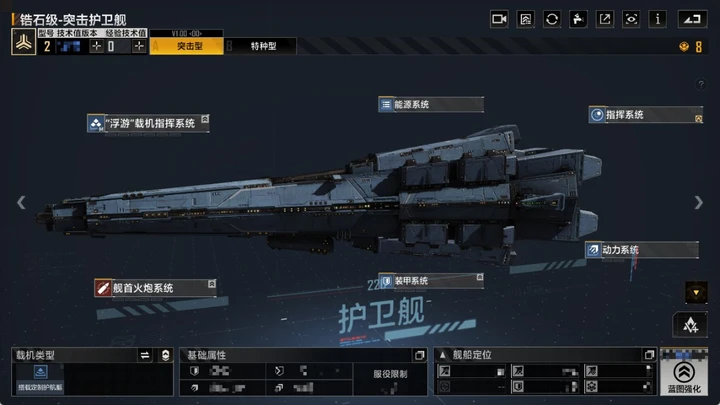Click the video camera icon
The image size is (720, 405).
[499, 19]
